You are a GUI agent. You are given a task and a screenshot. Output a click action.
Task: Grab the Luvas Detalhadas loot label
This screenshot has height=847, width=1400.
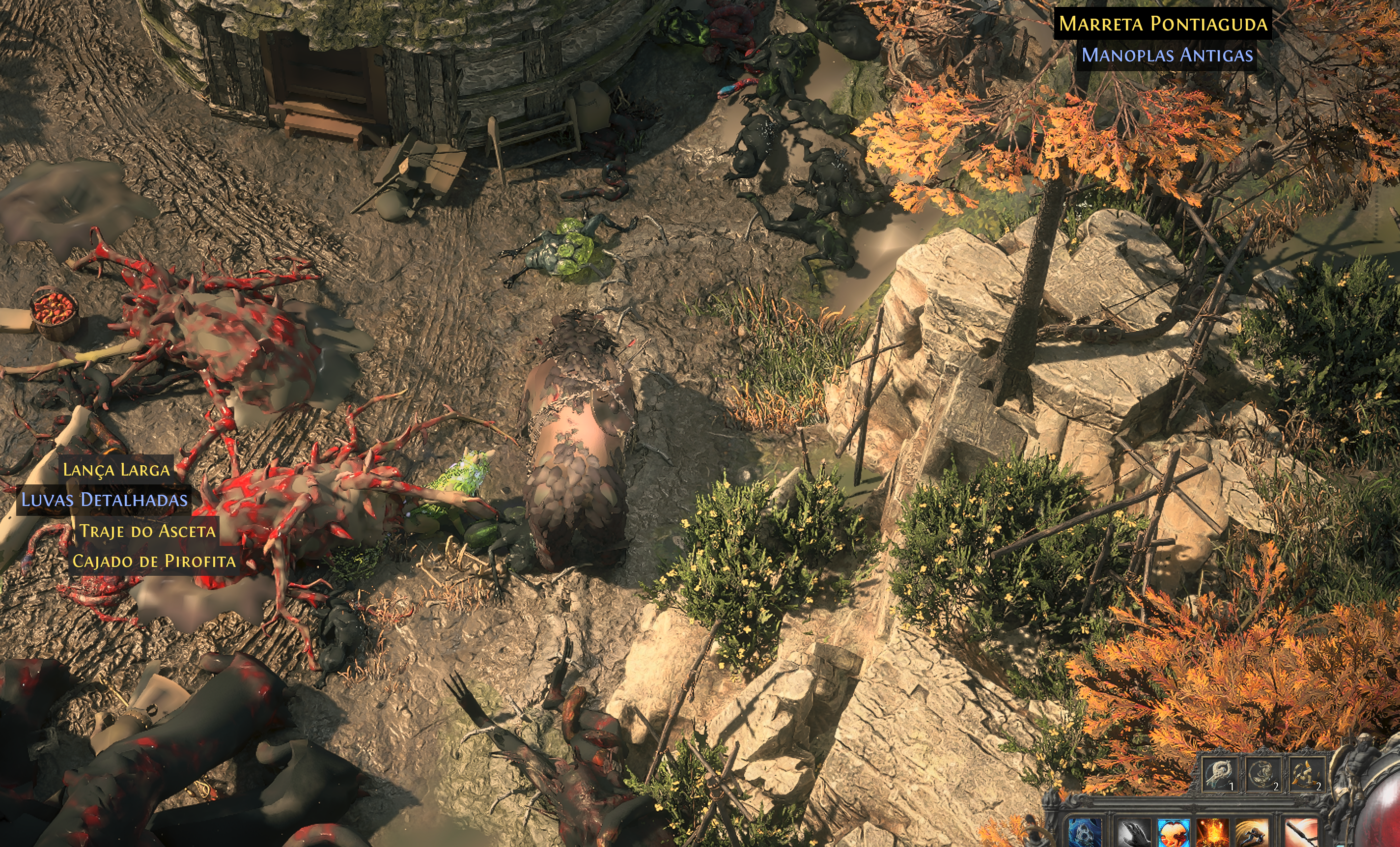pos(104,500)
